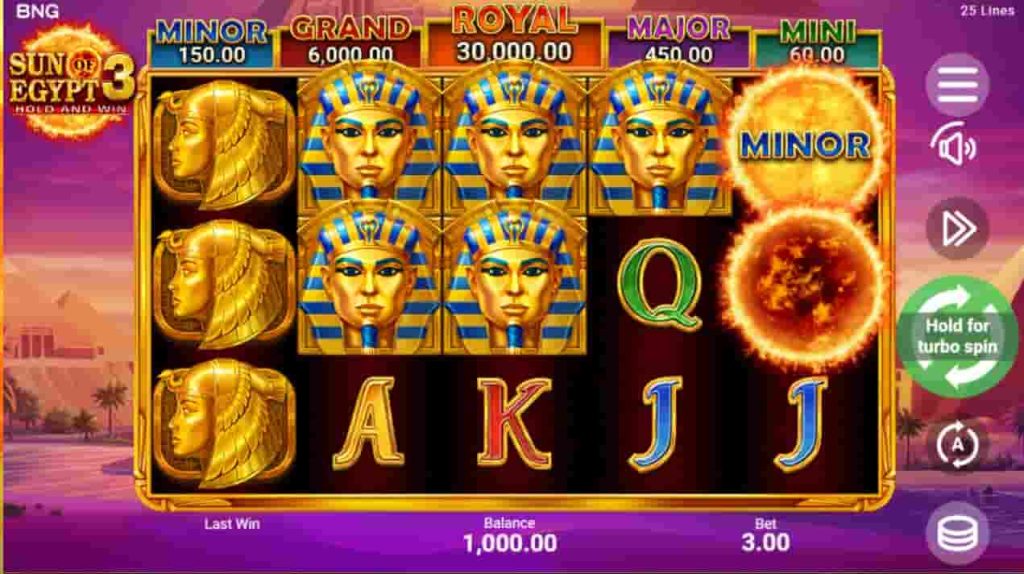Toggle the sound speaker icon
This screenshot has height=574, width=1024.
[954, 148]
